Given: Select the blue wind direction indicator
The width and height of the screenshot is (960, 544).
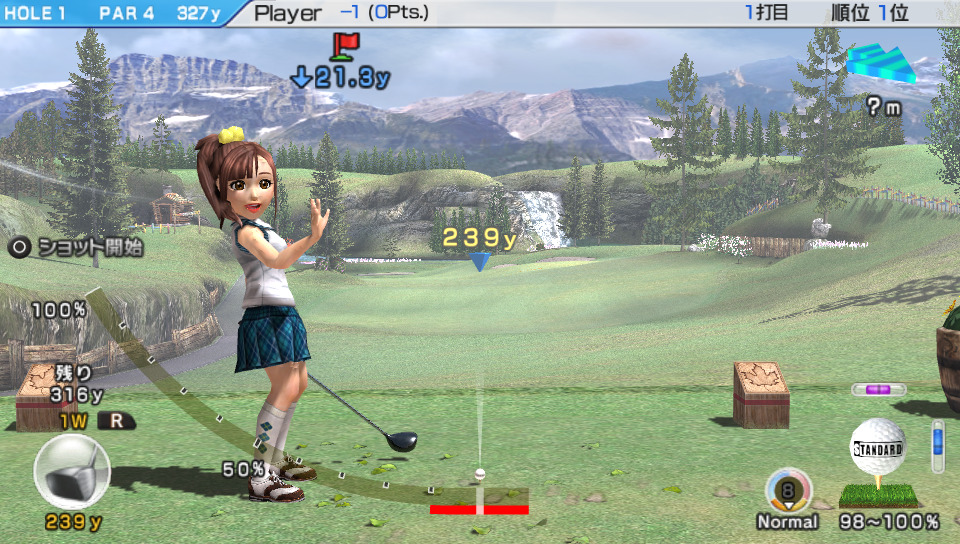Looking at the screenshot, I should tap(880, 64).
